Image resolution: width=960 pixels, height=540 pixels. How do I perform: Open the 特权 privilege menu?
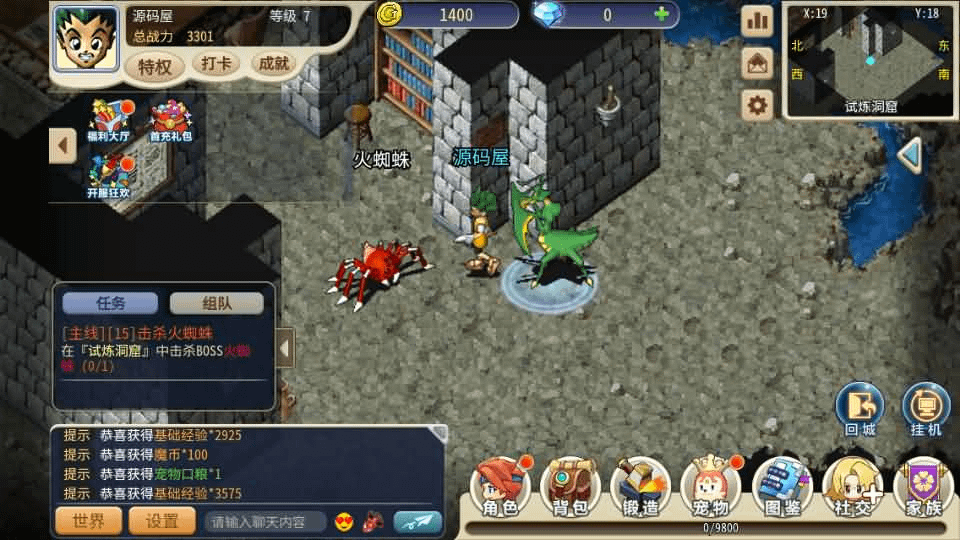coord(155,66)
